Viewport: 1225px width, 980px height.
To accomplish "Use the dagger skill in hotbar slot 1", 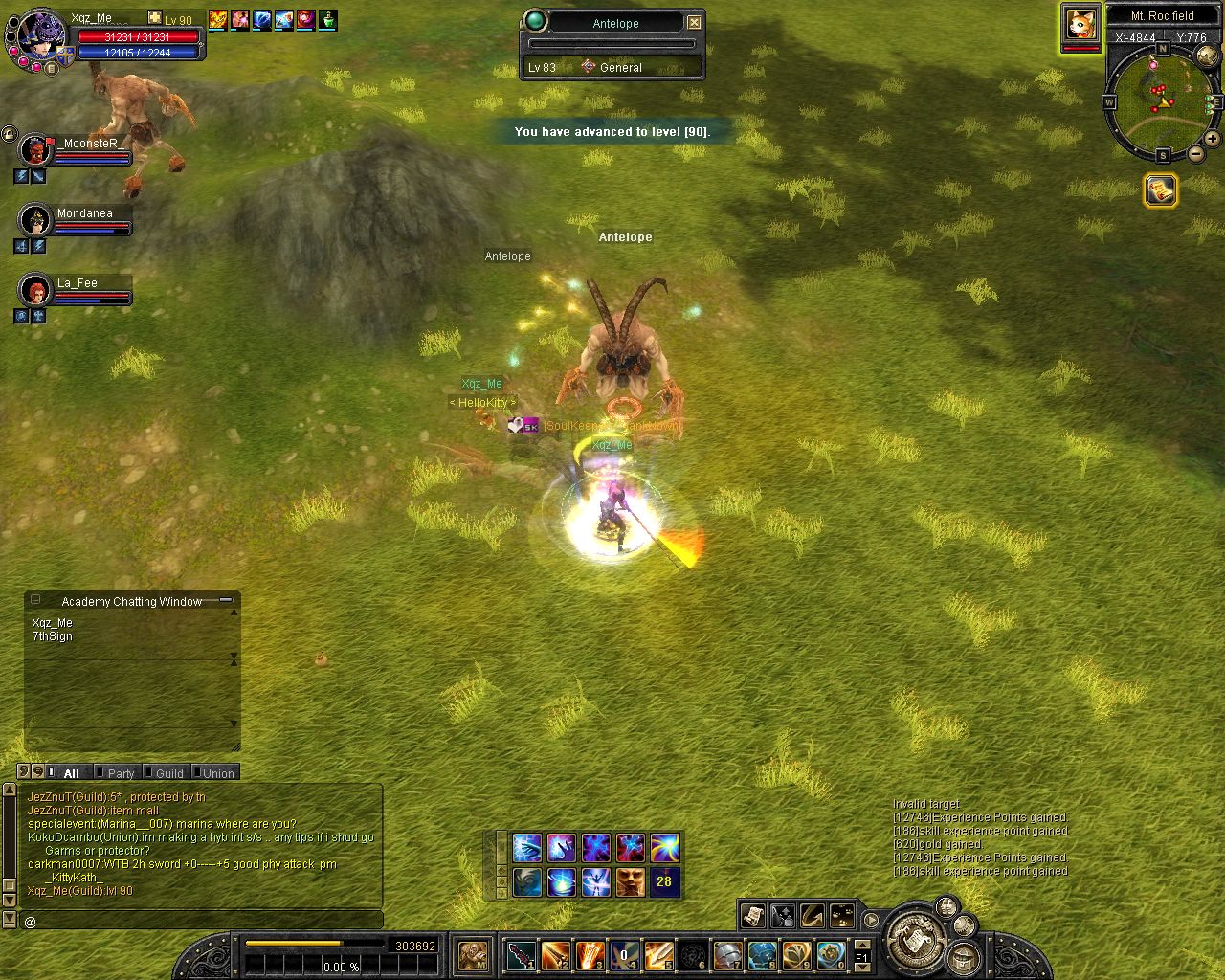I will click(x=522, y=954).
